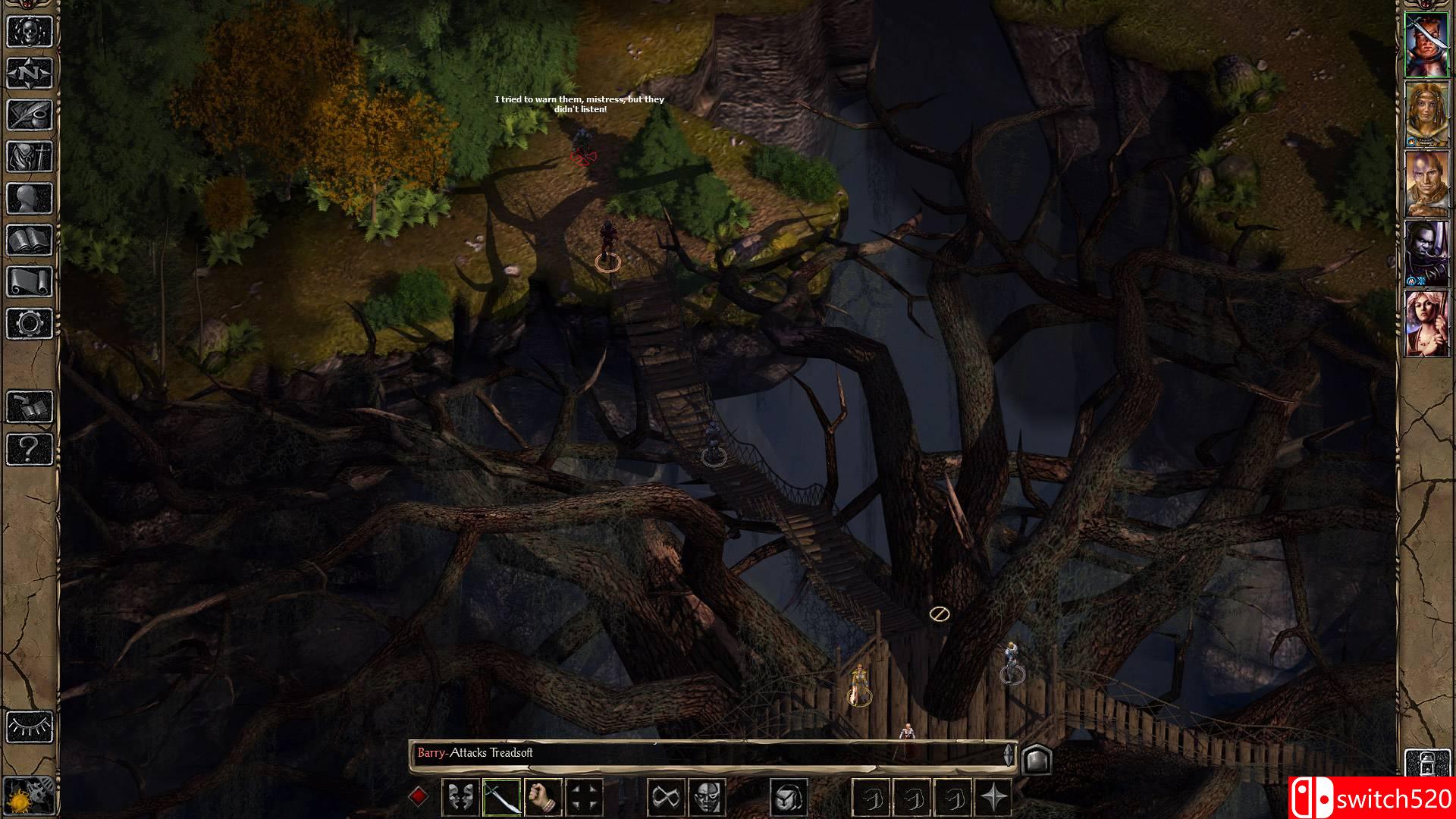Image resolution: width=1456 pixels, height=819 pixels.
Task: Activate the half-masked face ability
Action: pyautogui.click(x=707, y=797)
